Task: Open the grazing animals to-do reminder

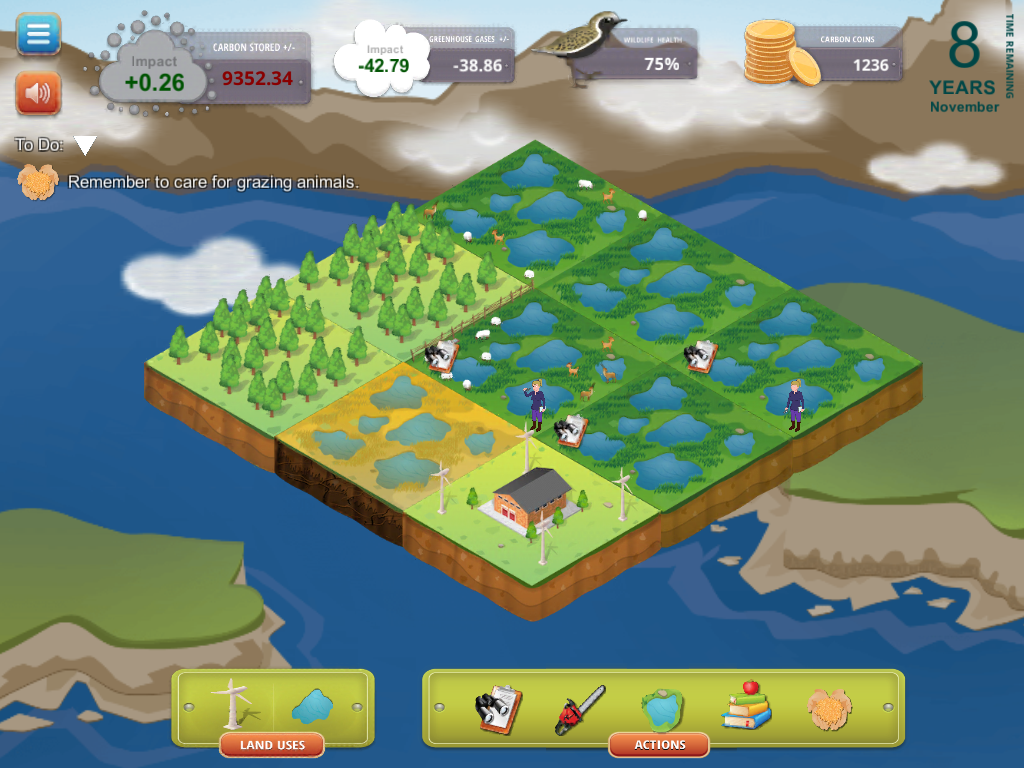Action: (x=212, y=182)
